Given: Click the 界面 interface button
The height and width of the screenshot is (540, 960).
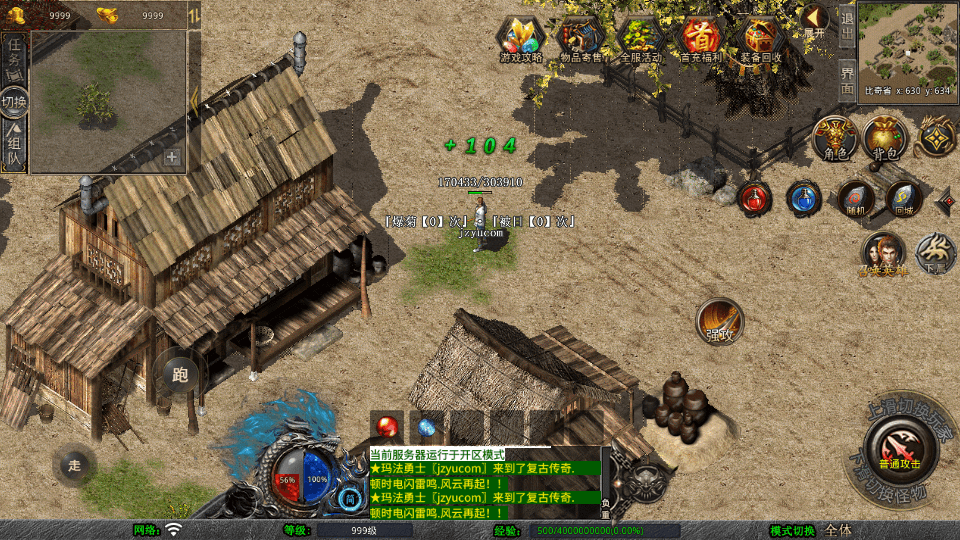Looking at the screenshot, I should click(846, 77).
